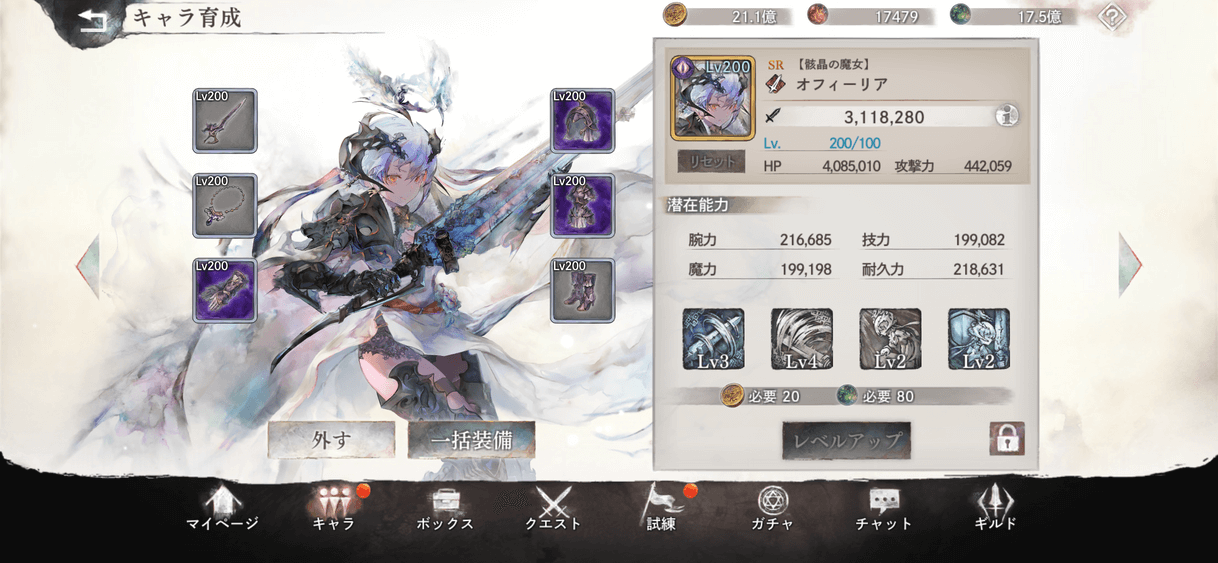This screenshot has width=1218, height=563.
Task: Show power details via info icon
Action: point(1007,117)
